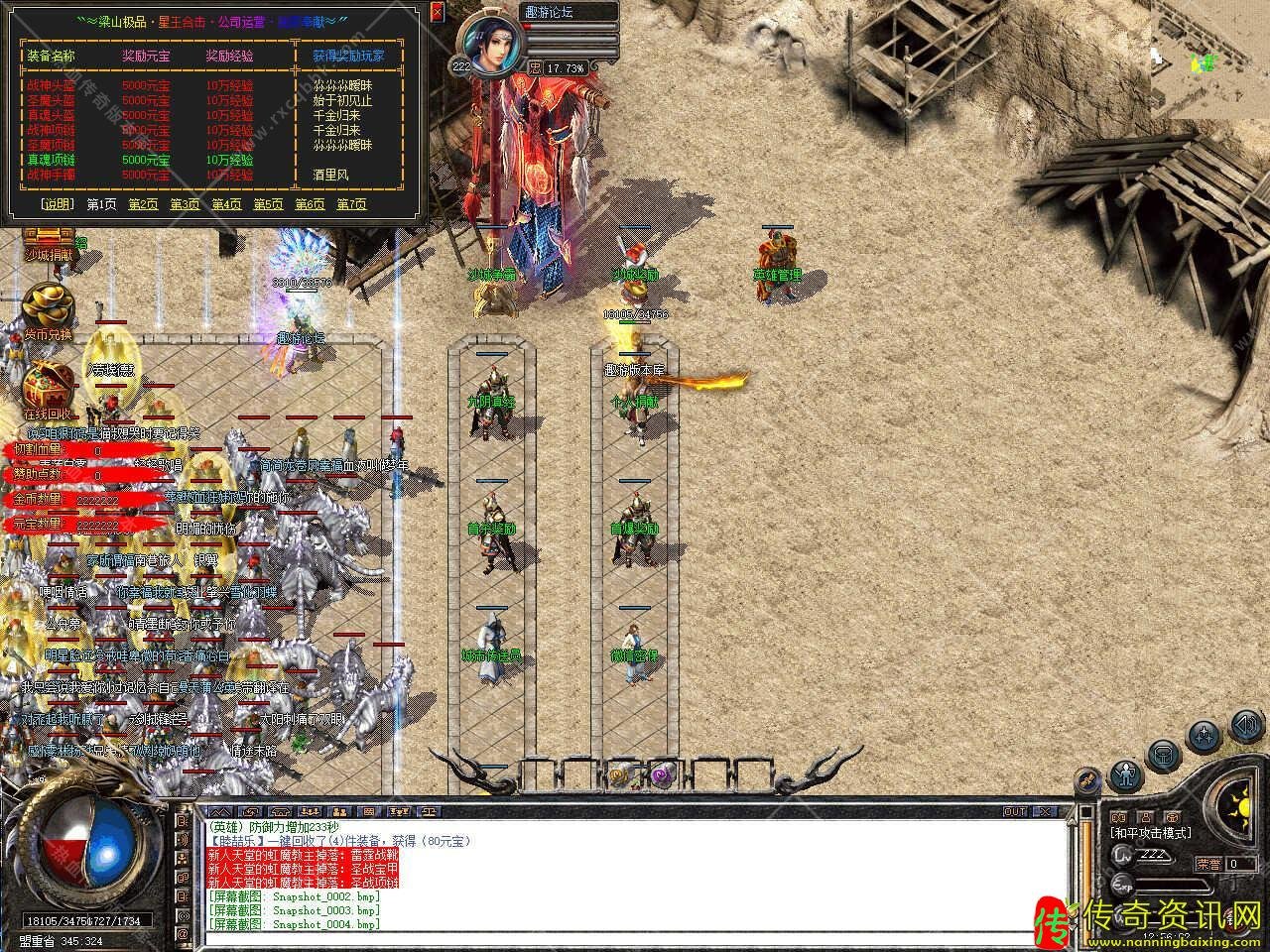Open 货币兑换 currency exchange
The image size is (1270, 952).
(48, 311)
